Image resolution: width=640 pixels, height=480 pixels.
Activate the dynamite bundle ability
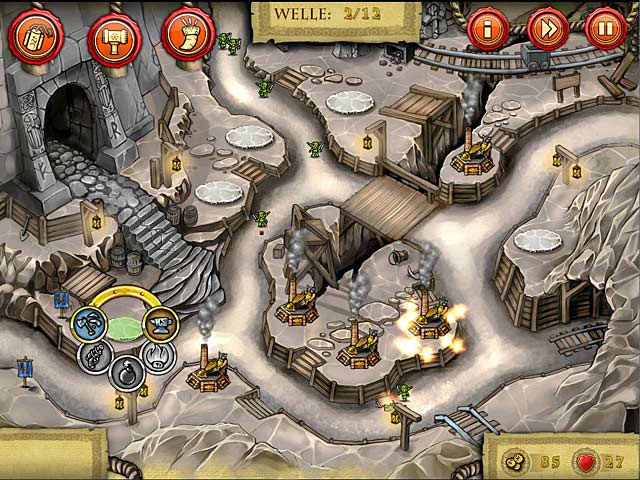(x=36, y=35)
